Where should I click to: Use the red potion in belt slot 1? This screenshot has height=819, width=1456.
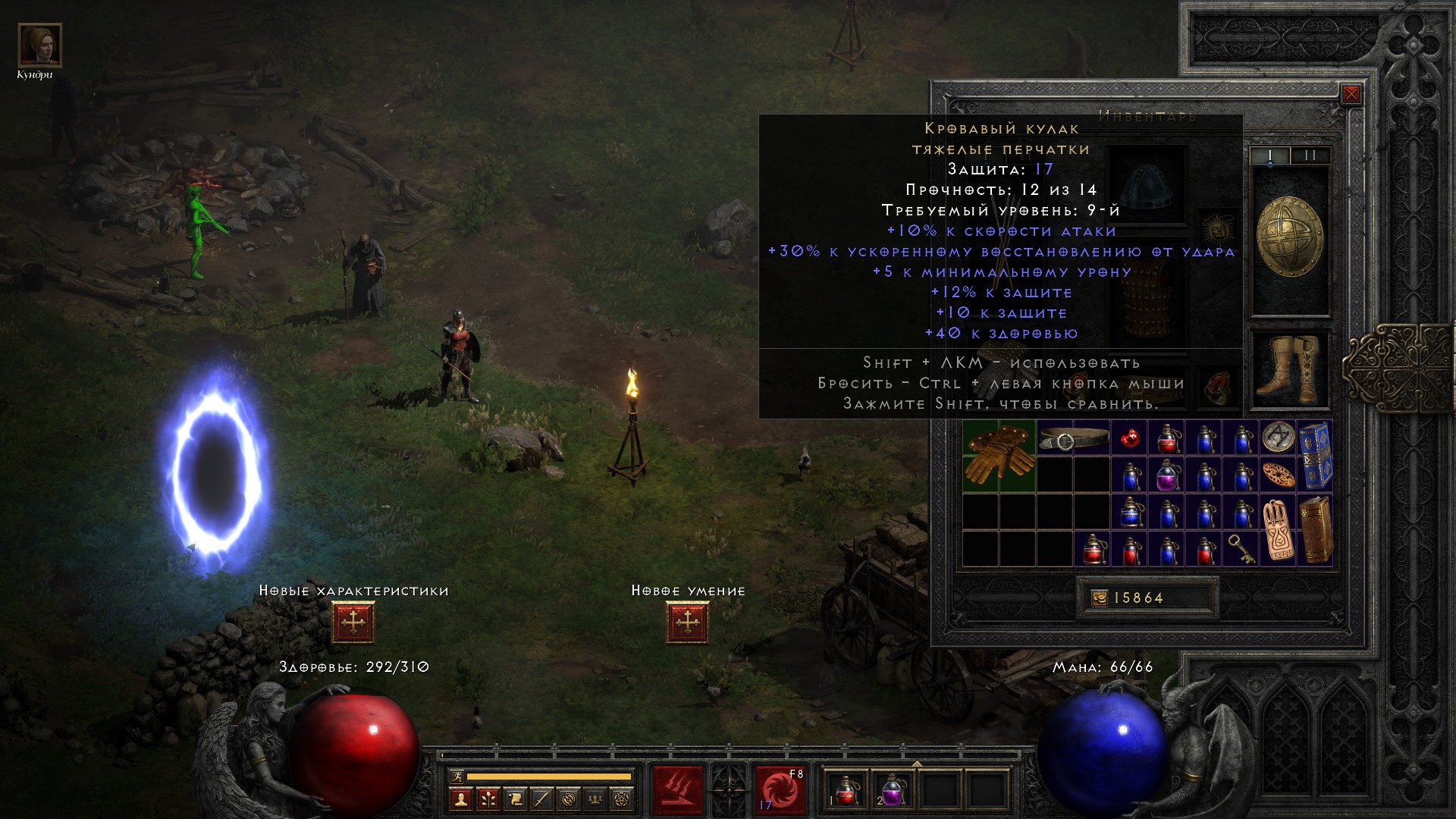847,790
